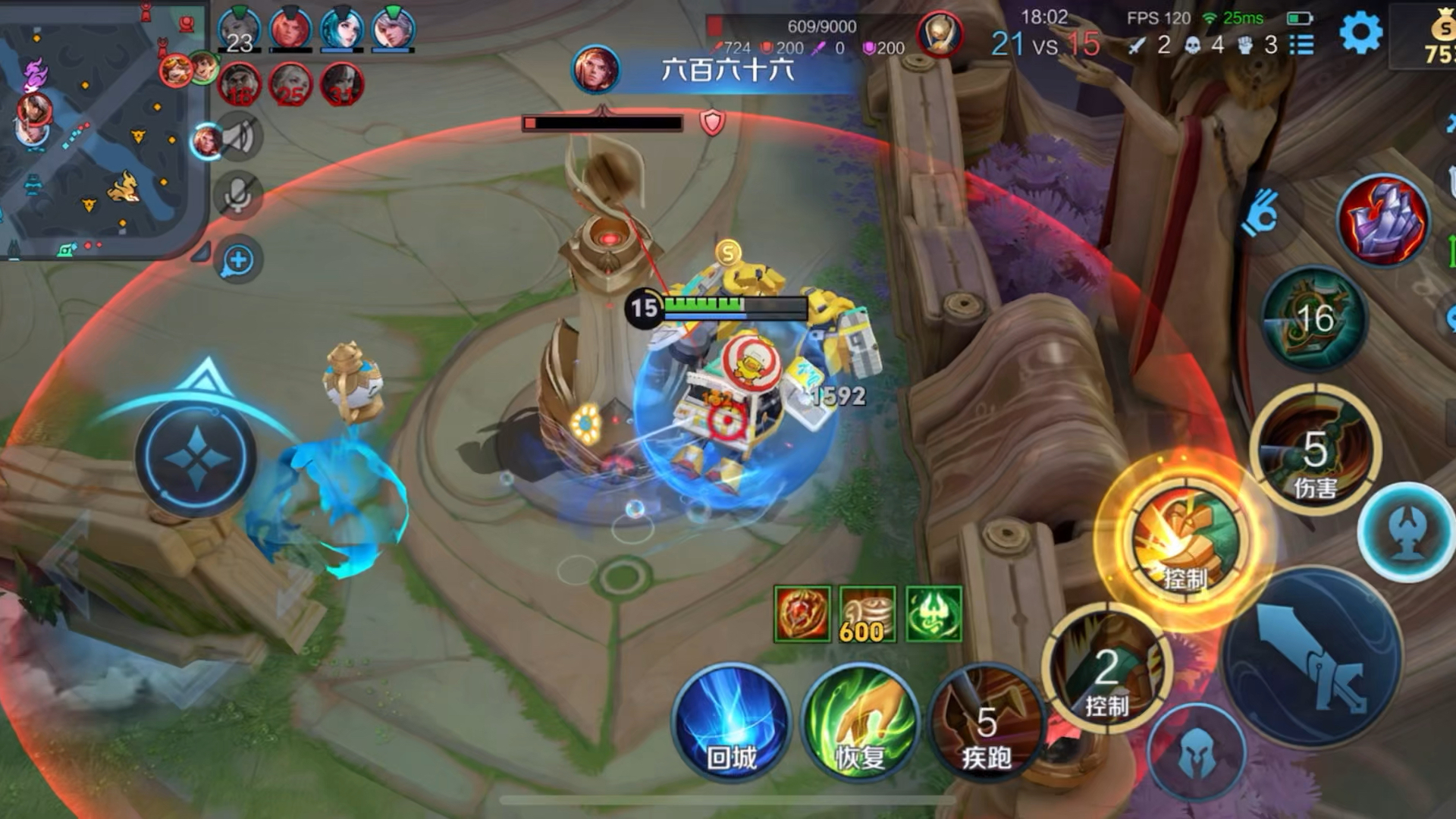The height and width of the screenshot is (819, 1456).
Task: Toggle the speaker mute button
Action: coord(238,137)
